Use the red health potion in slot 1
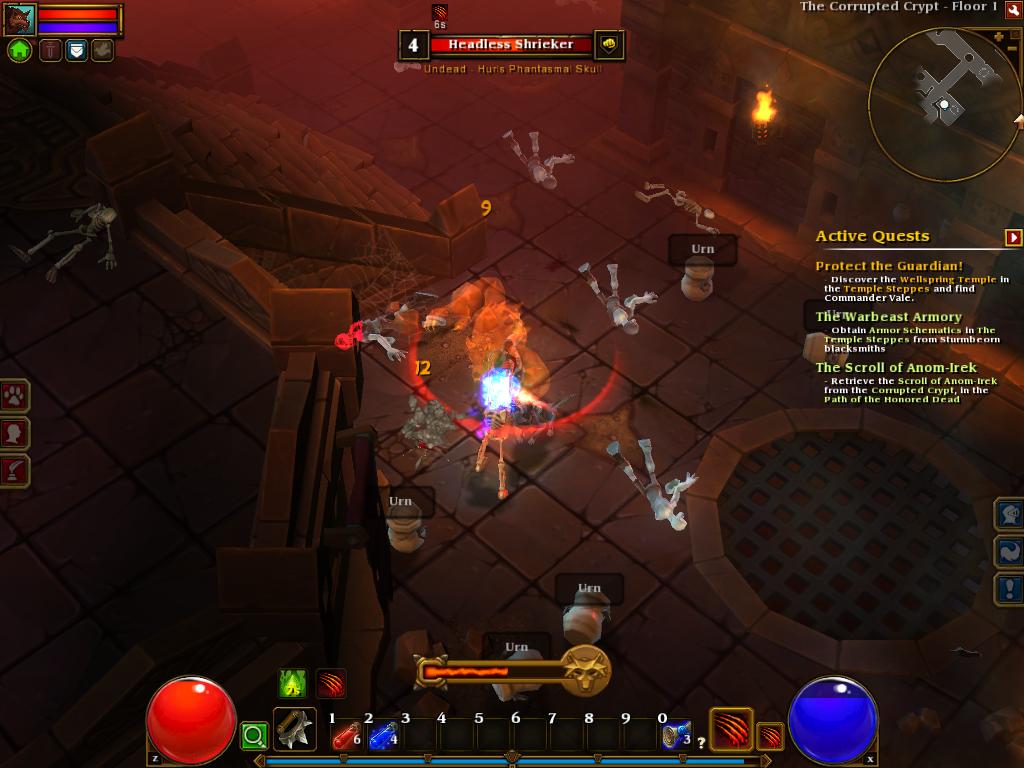Viewport: 1024px width, 768px height. [345, 736]
